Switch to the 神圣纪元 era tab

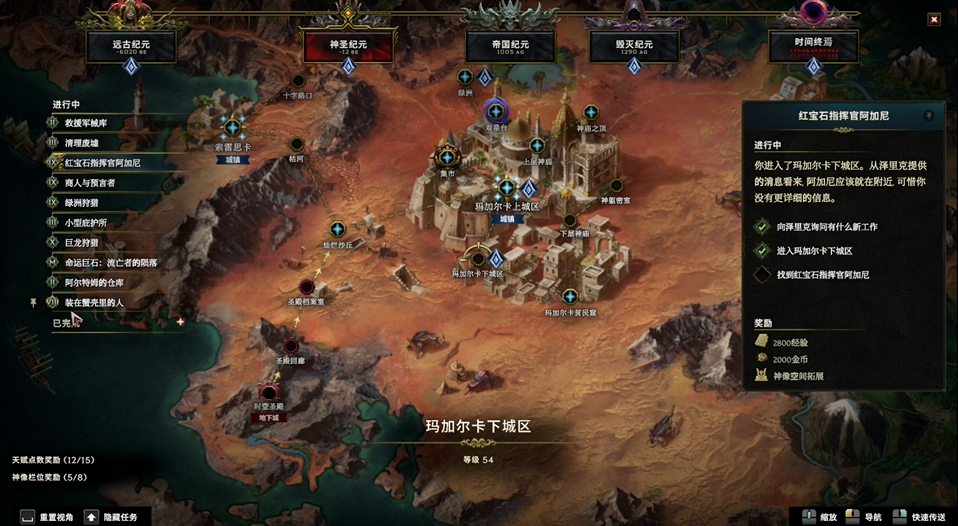(348, 45)
